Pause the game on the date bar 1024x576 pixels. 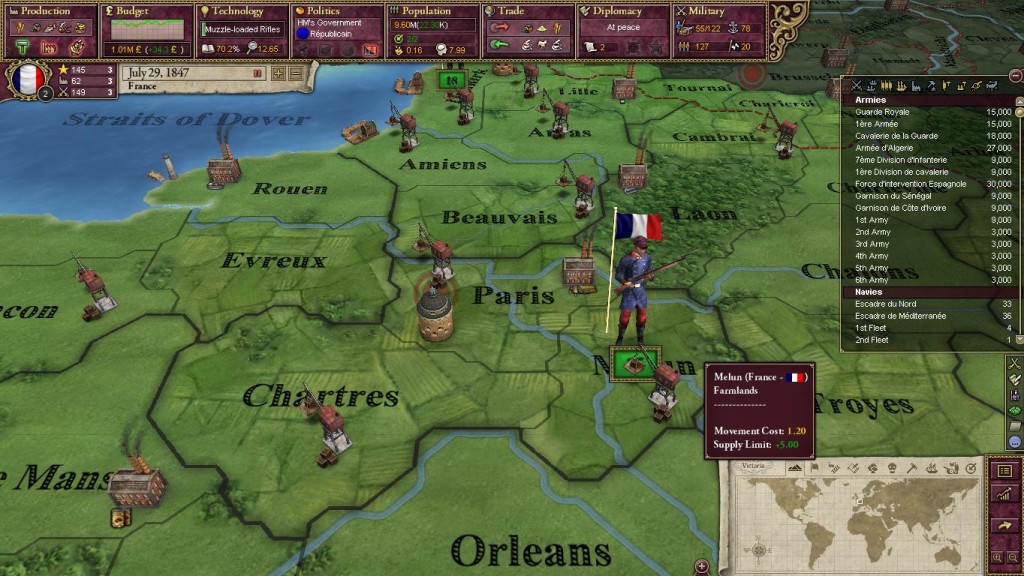point(256,73)
